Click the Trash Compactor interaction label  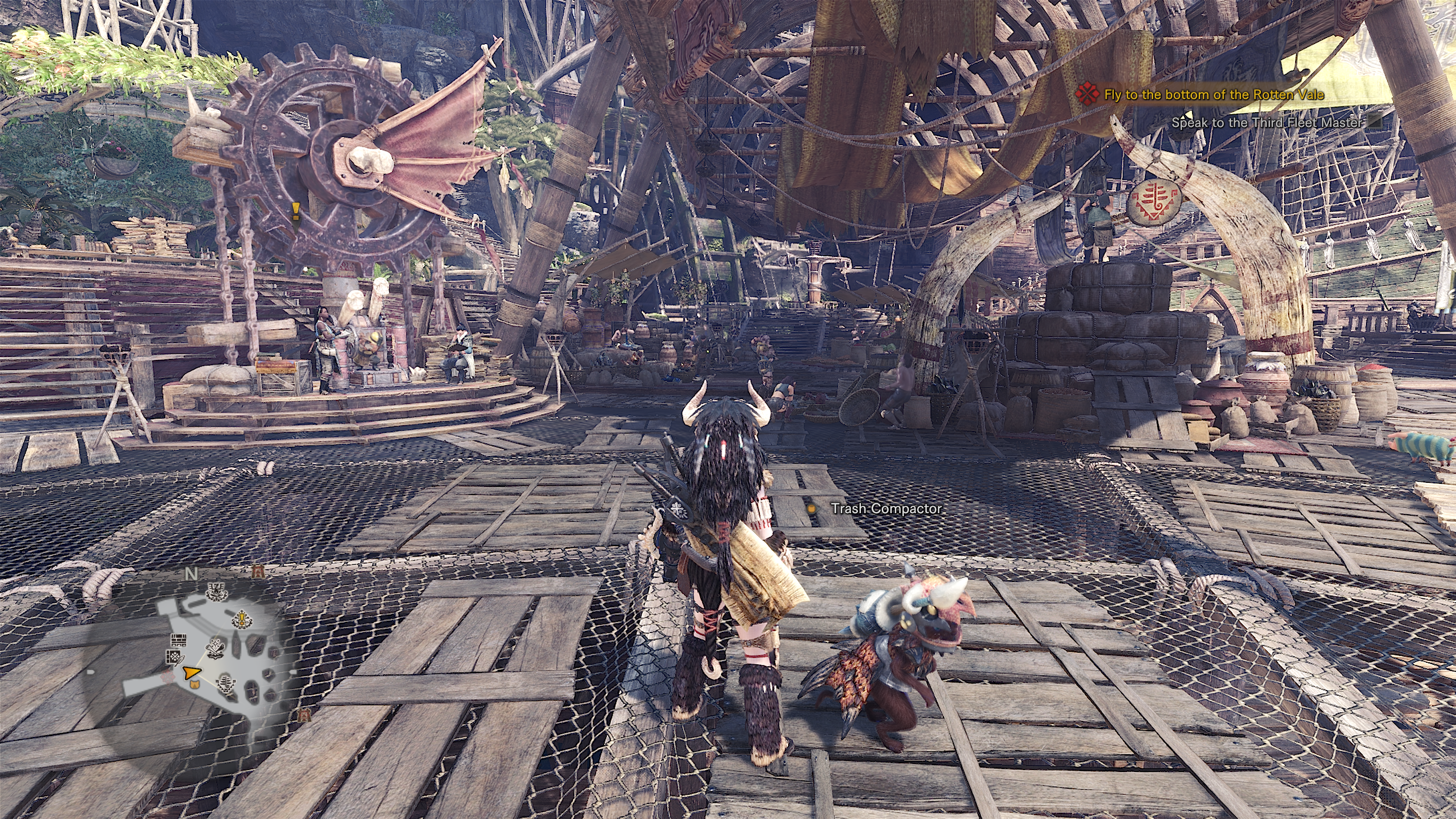(x=886, y=509)
